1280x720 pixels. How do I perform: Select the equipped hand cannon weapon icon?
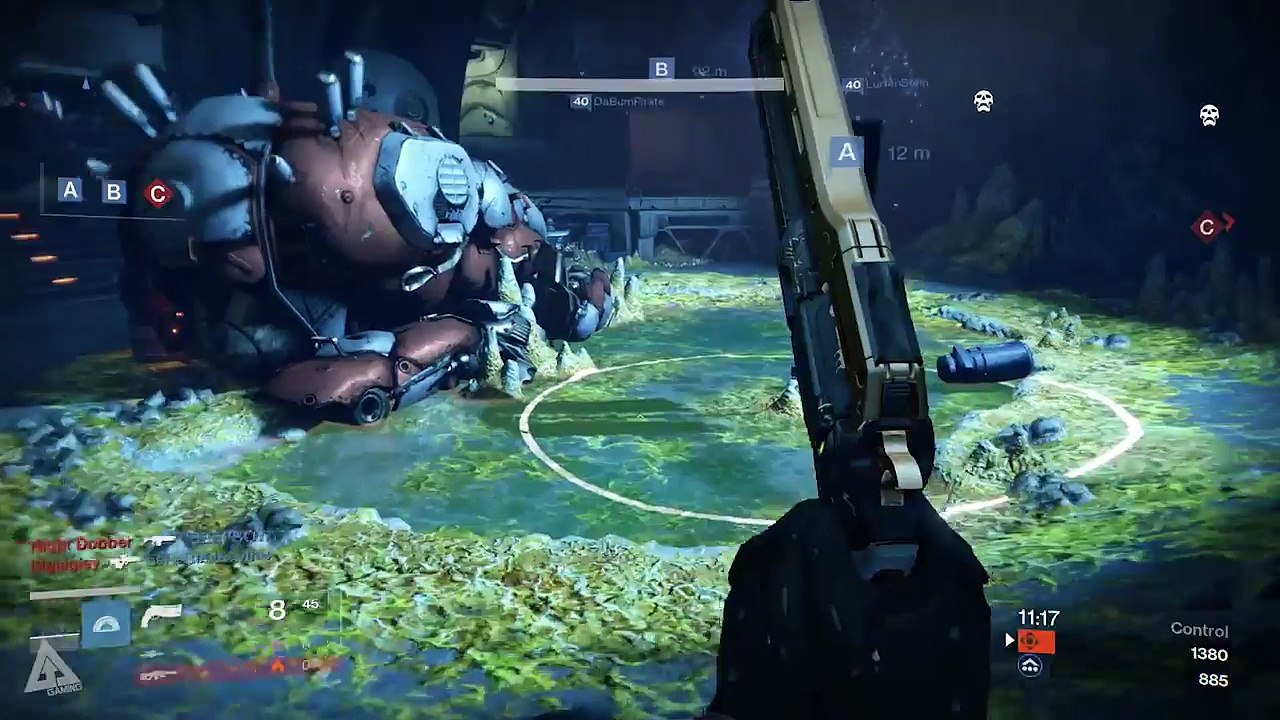(x=161, y=615)
